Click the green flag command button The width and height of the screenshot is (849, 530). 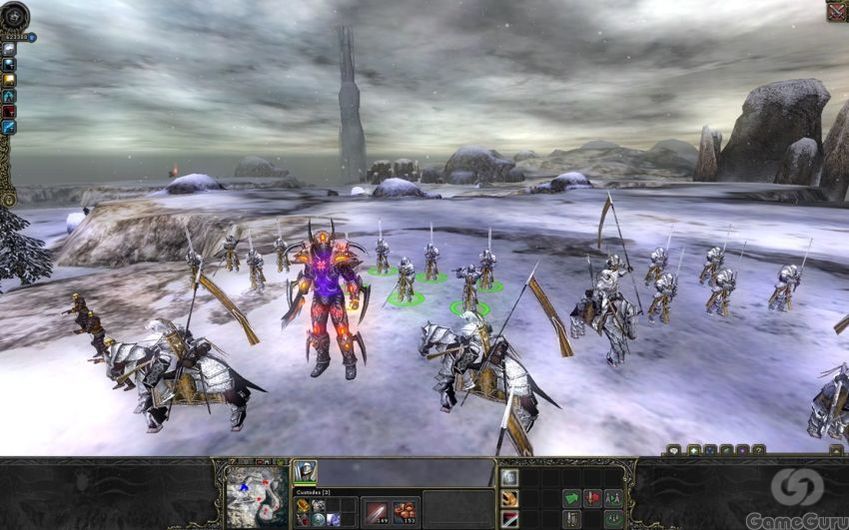point(572,497)
